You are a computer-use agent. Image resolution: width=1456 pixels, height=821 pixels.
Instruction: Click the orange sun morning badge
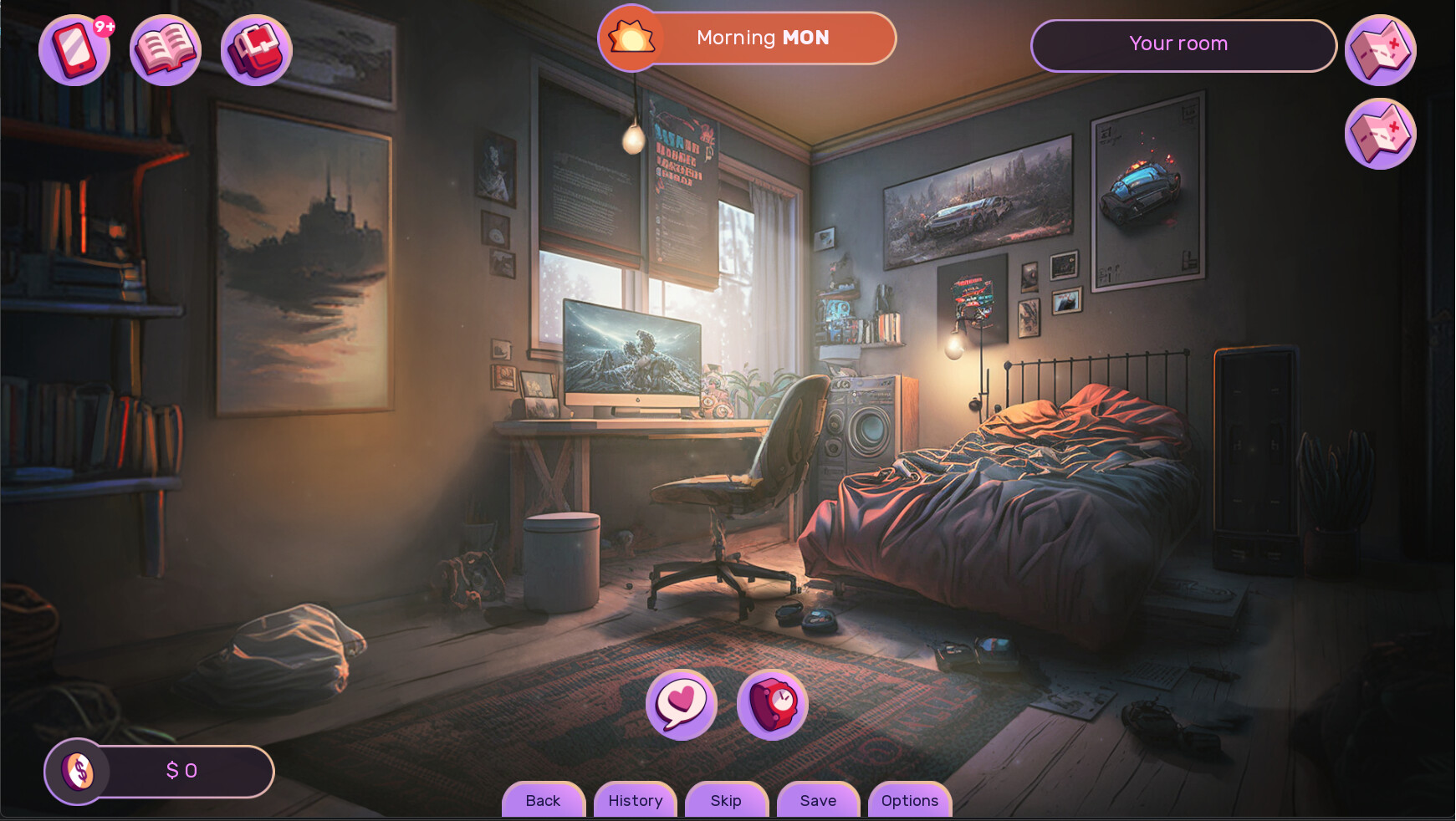631,38
